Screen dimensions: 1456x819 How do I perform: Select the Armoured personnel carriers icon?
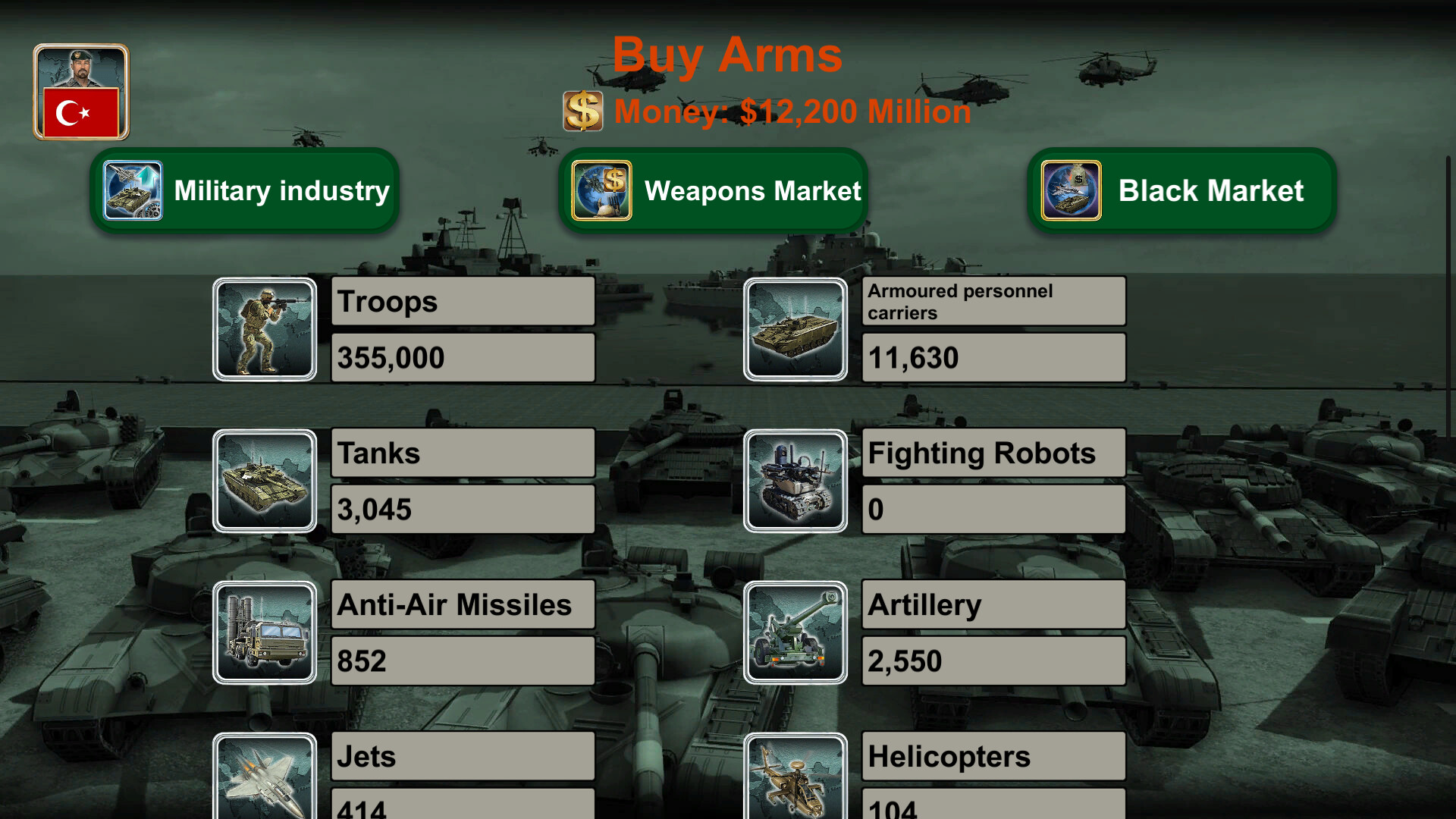[x=795, y=328]
